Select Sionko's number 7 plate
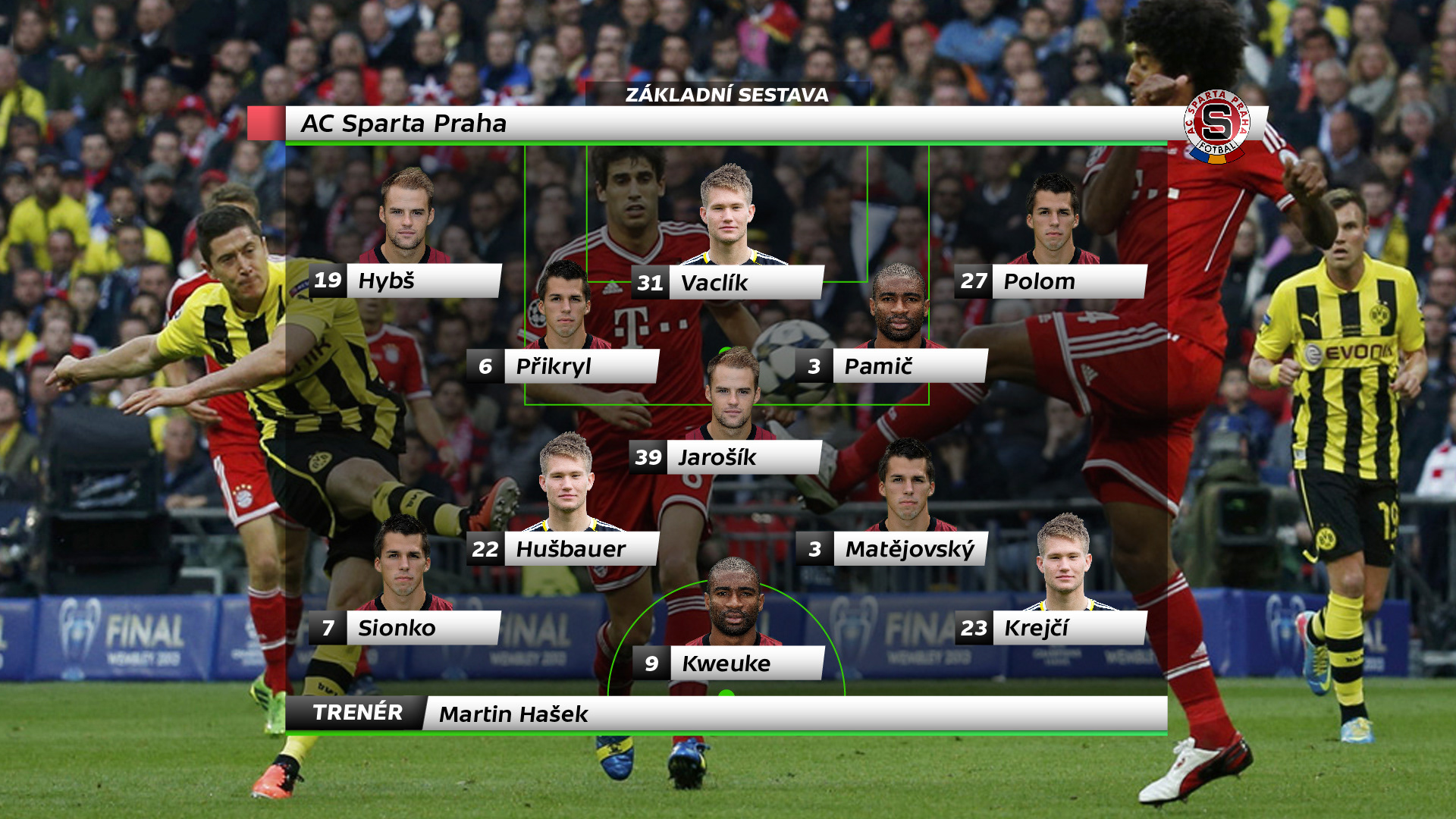The height and width of the screenshot is (819, 1456). (x=405, y=628)
